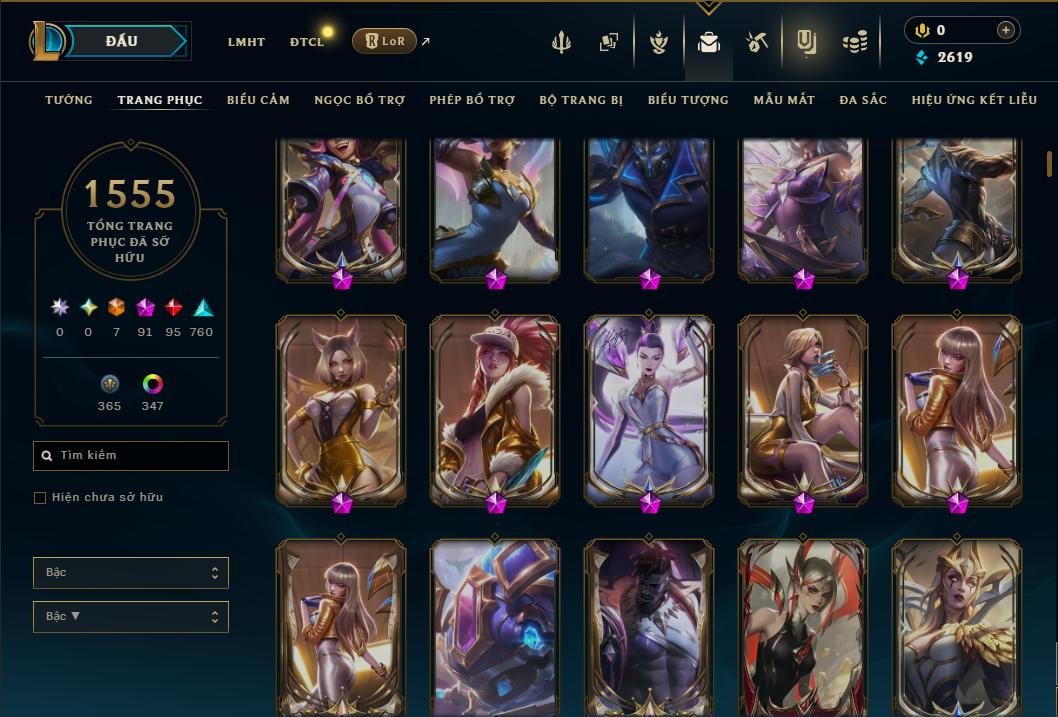The width and height of the screenshot is (1058, 717).
Task: Open the LoR launcher button
Action: click(x=384, y=41)
